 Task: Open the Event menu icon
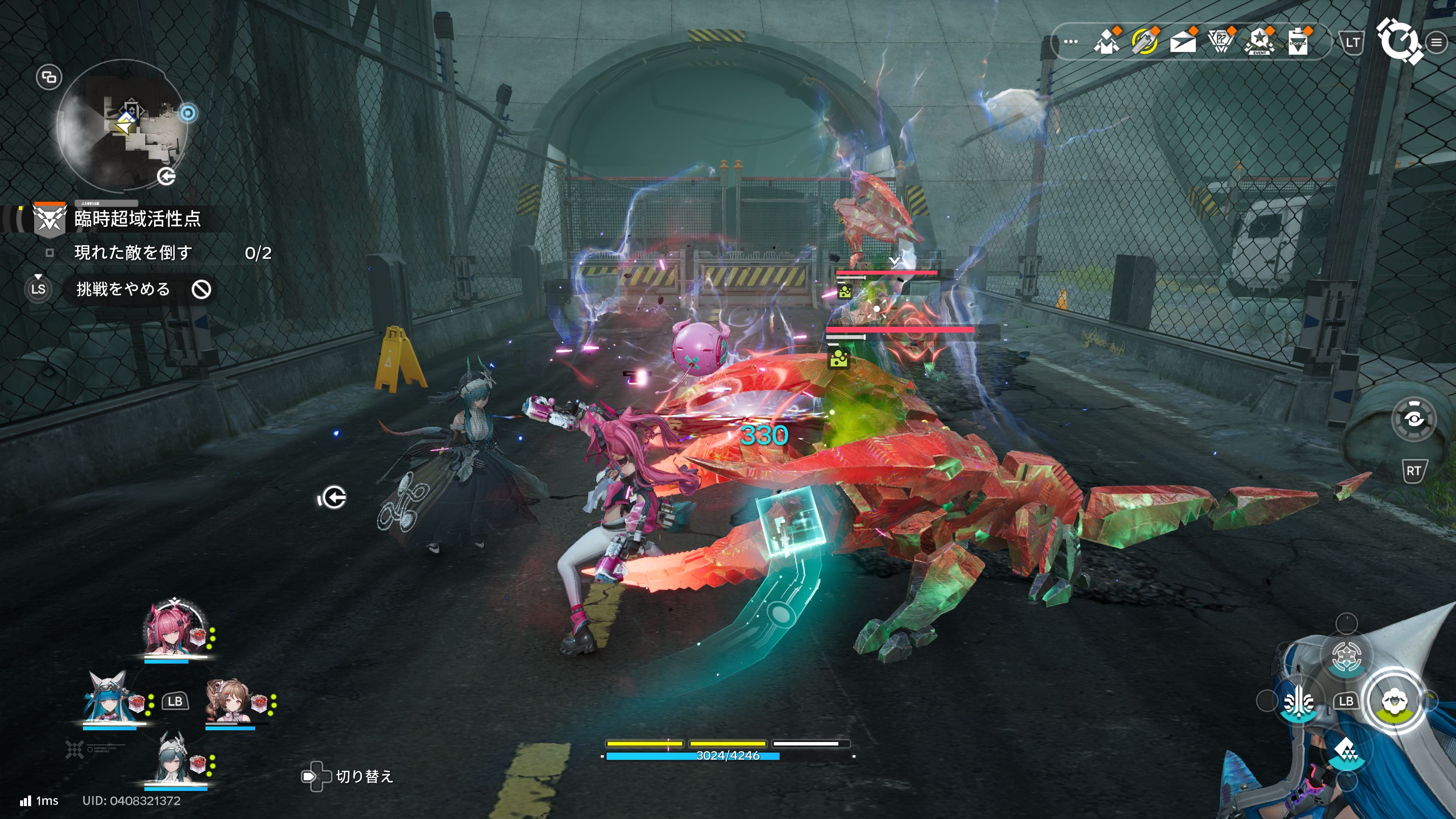point(1259,42)
